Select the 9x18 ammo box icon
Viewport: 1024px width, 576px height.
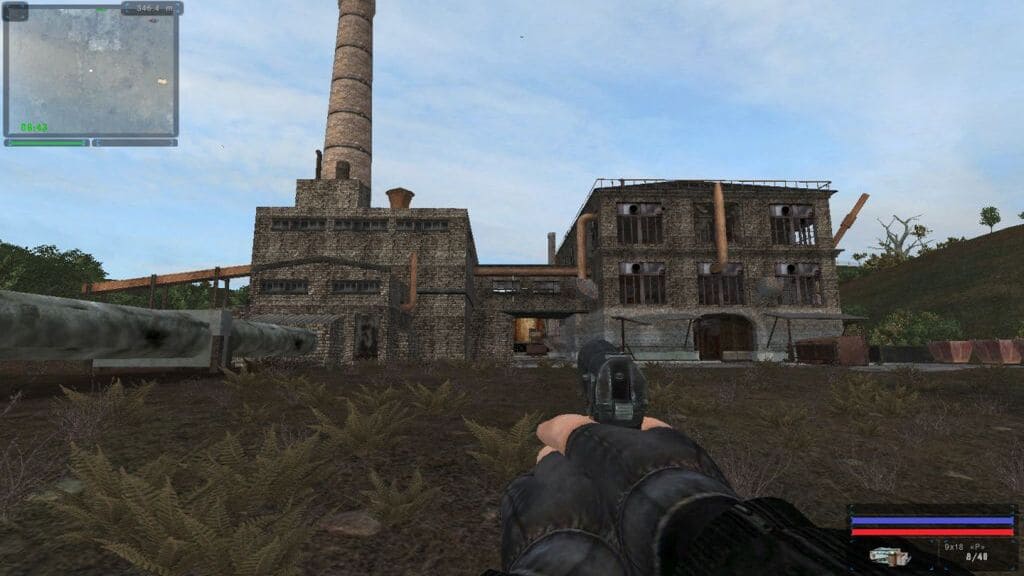coord(889,555)
